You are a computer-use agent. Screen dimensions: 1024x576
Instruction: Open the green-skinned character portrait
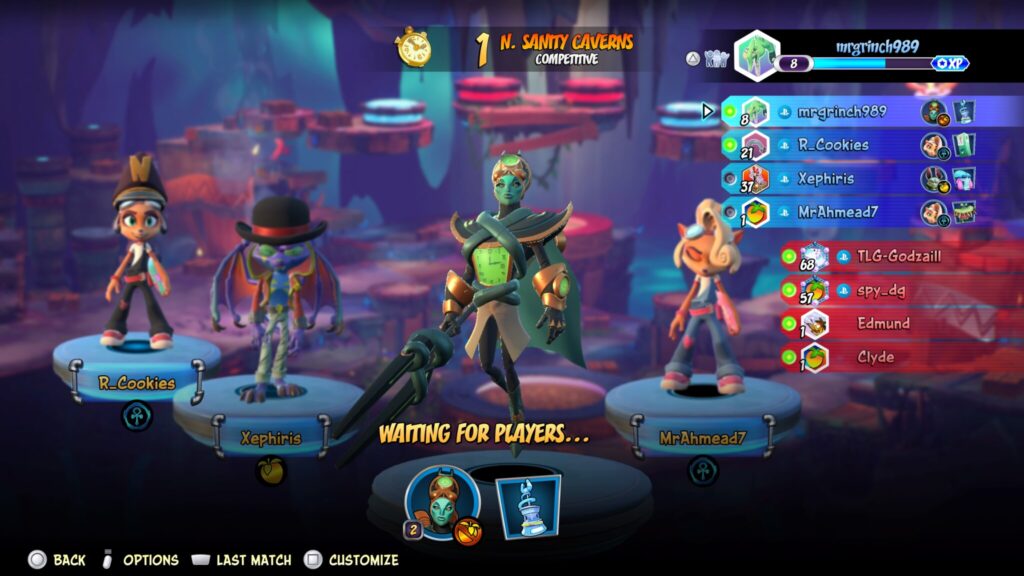coord(442,503)
